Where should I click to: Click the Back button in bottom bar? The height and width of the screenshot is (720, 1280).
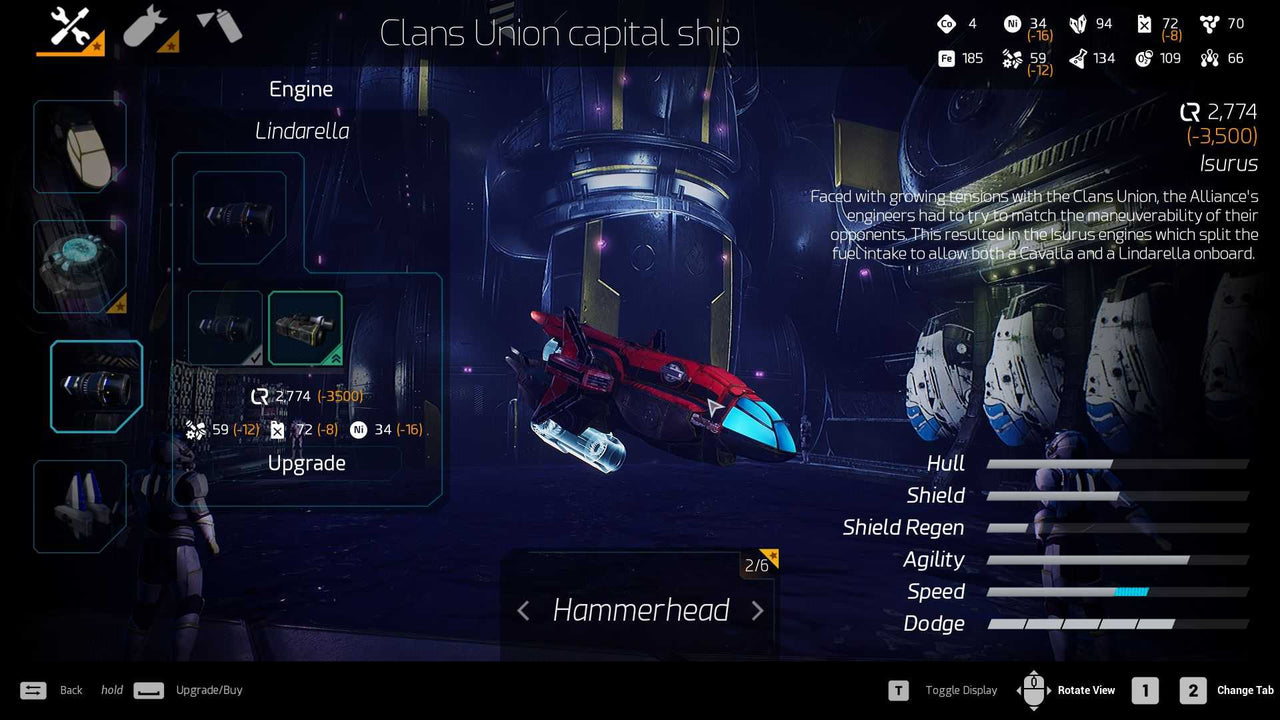(33, 690)
